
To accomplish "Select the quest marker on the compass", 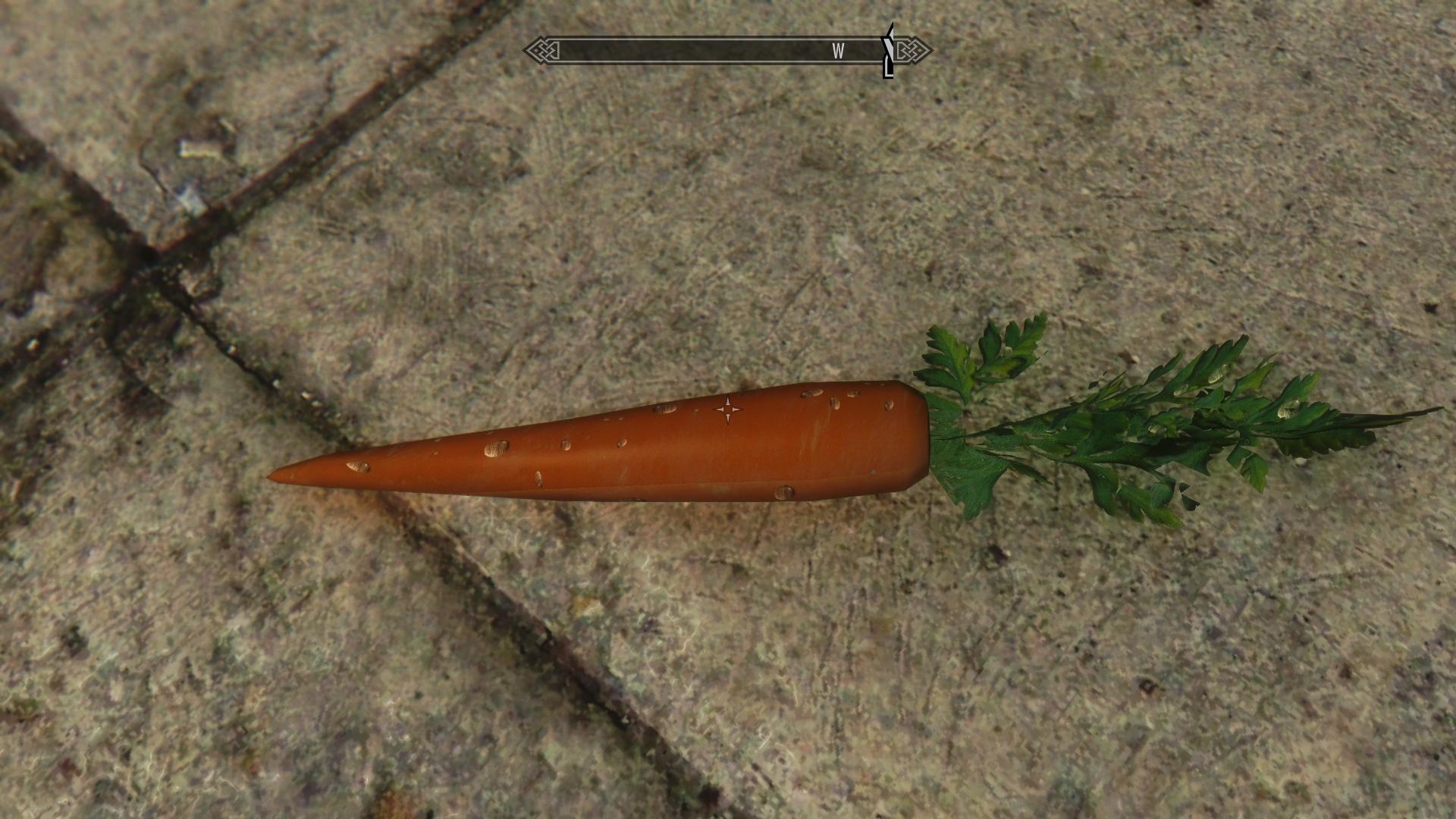I will 888,50.
